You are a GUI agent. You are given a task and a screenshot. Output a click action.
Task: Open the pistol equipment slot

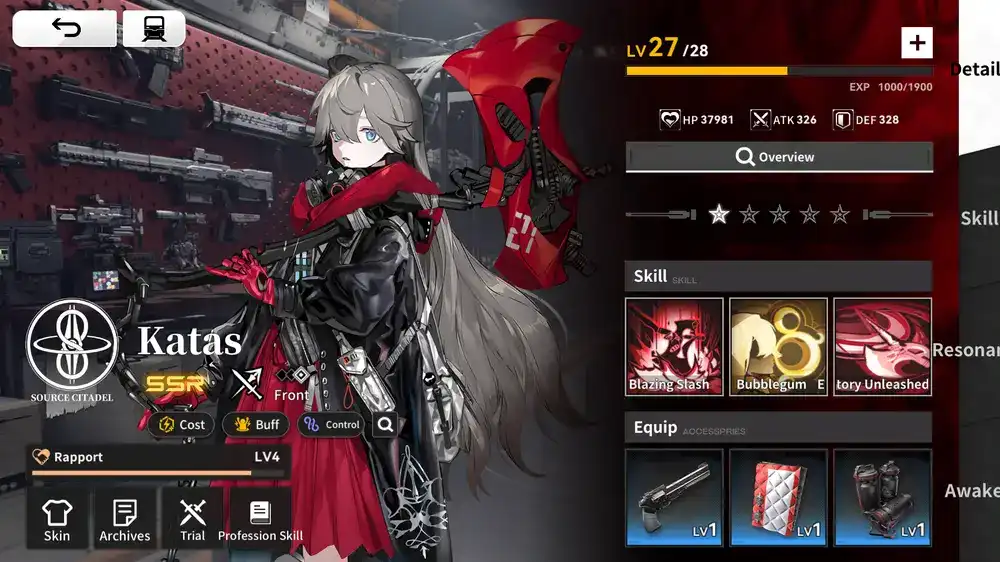click(x=674, y=497)
